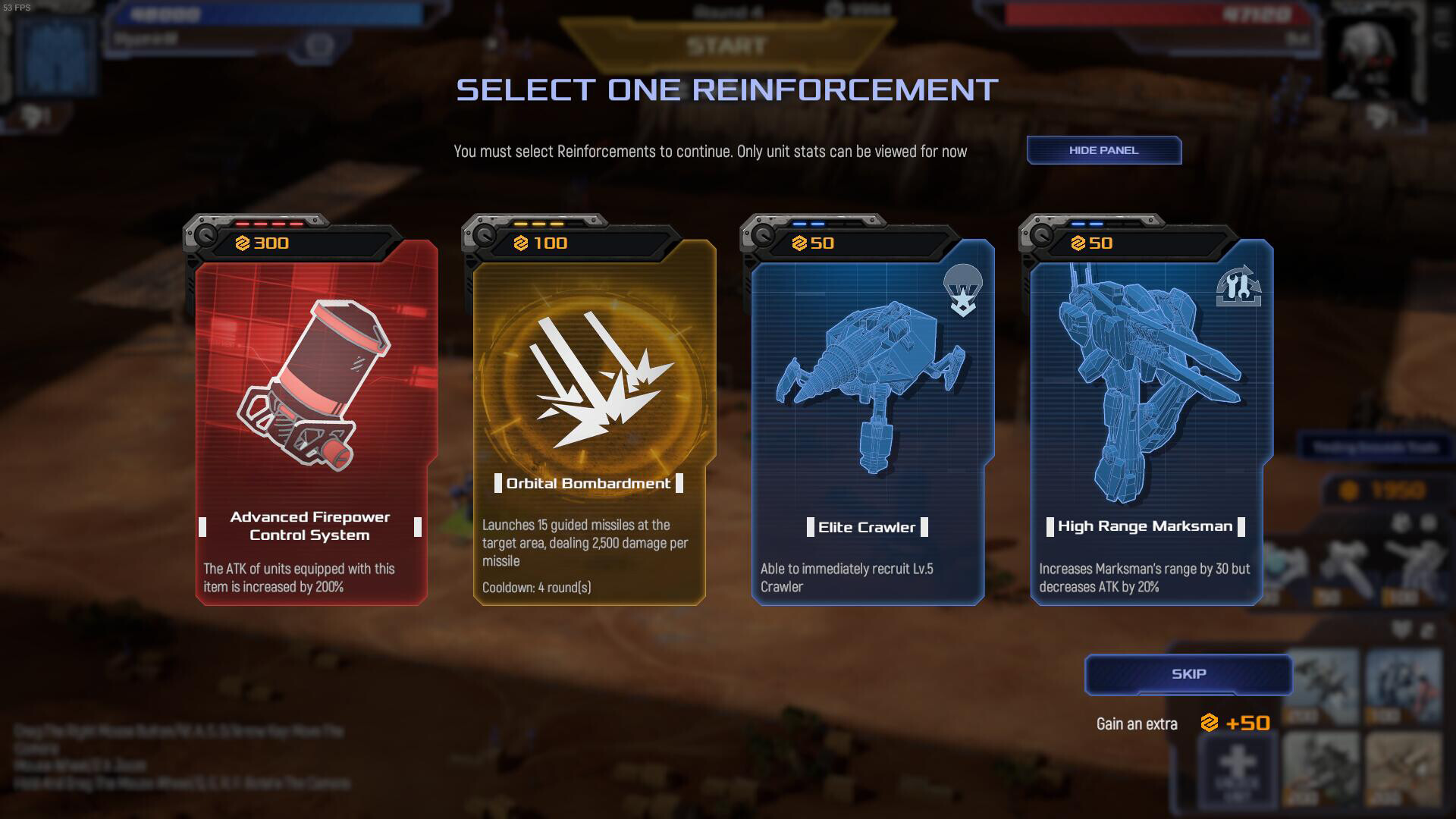Hide the reinforcement panel via HIDE PANEL

1103,149
